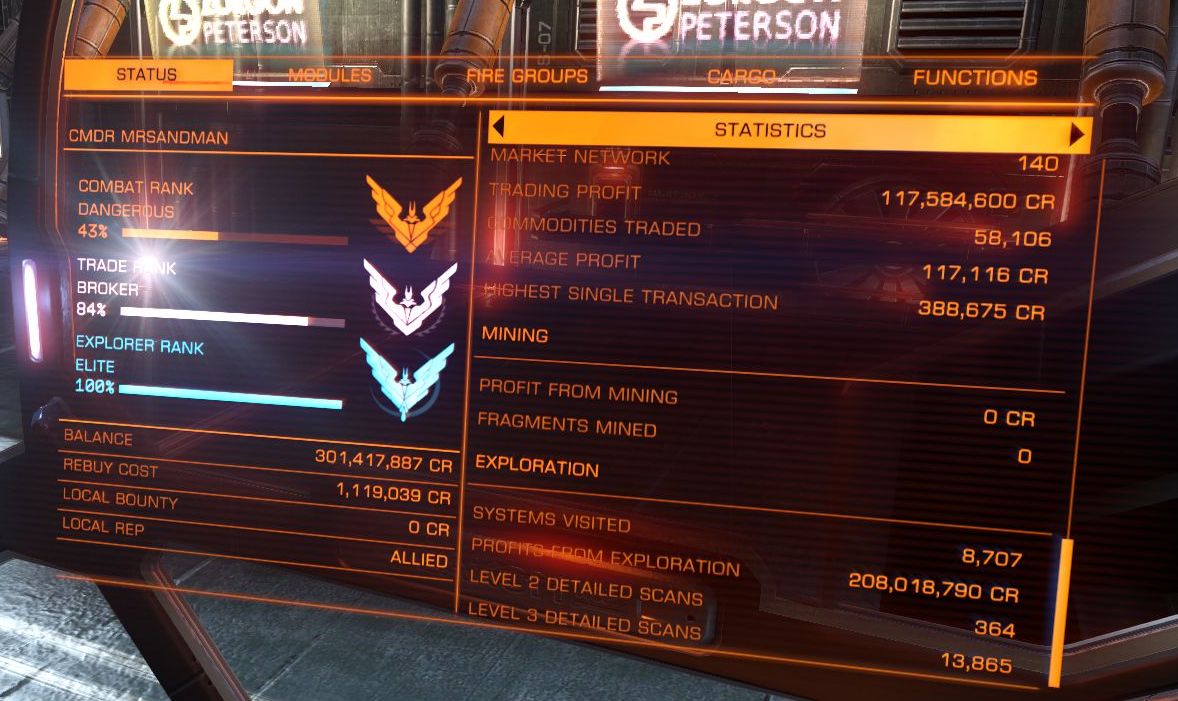Screen dimensions: 1178x701
Task: Switch to the Status tab
Action: pyautogui.click(x=146, y=75)
